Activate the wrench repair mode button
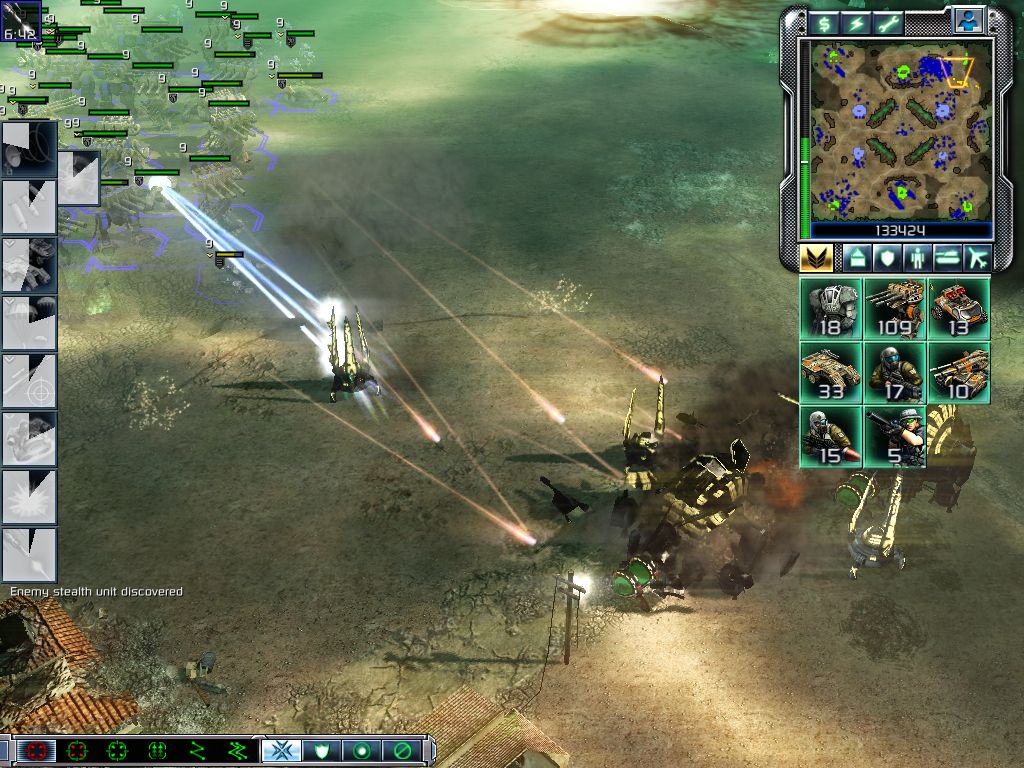Viewport: 1024px width, 768px height. [x=889, y=23]
